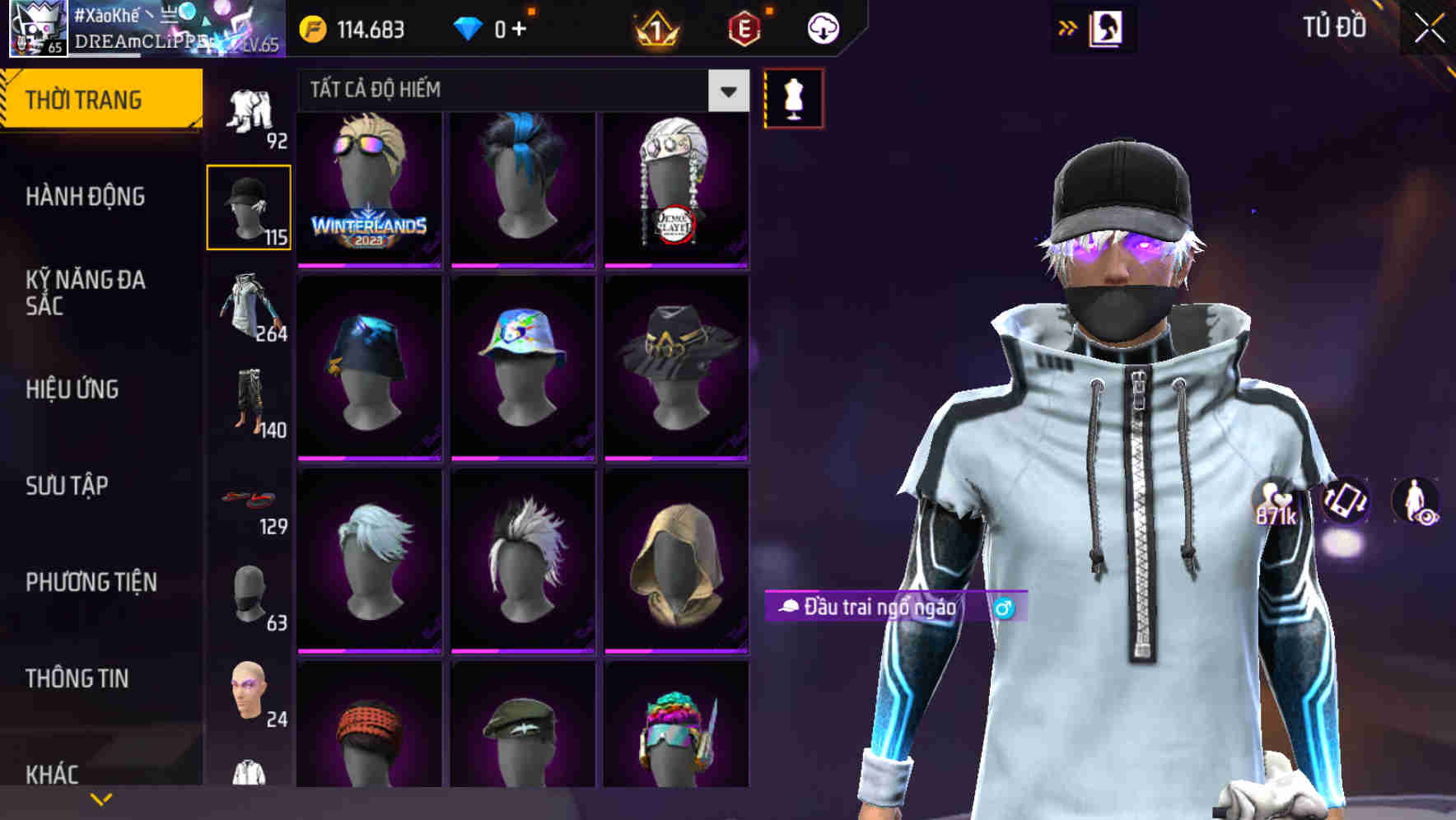Collapse the panel with the double chevron arrows
This screenshot has width=1456, height=820.
[x=1067, y=27]
